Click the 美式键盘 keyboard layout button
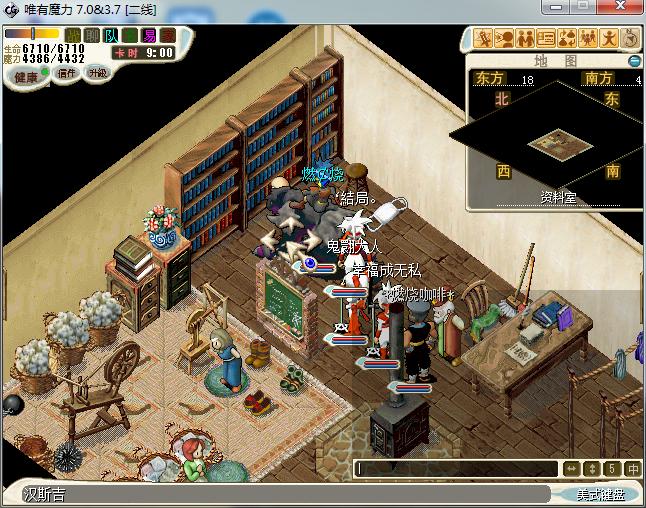The width and height of the screenshot is (646, 508). pyautogui.click(x=601, y=494)
